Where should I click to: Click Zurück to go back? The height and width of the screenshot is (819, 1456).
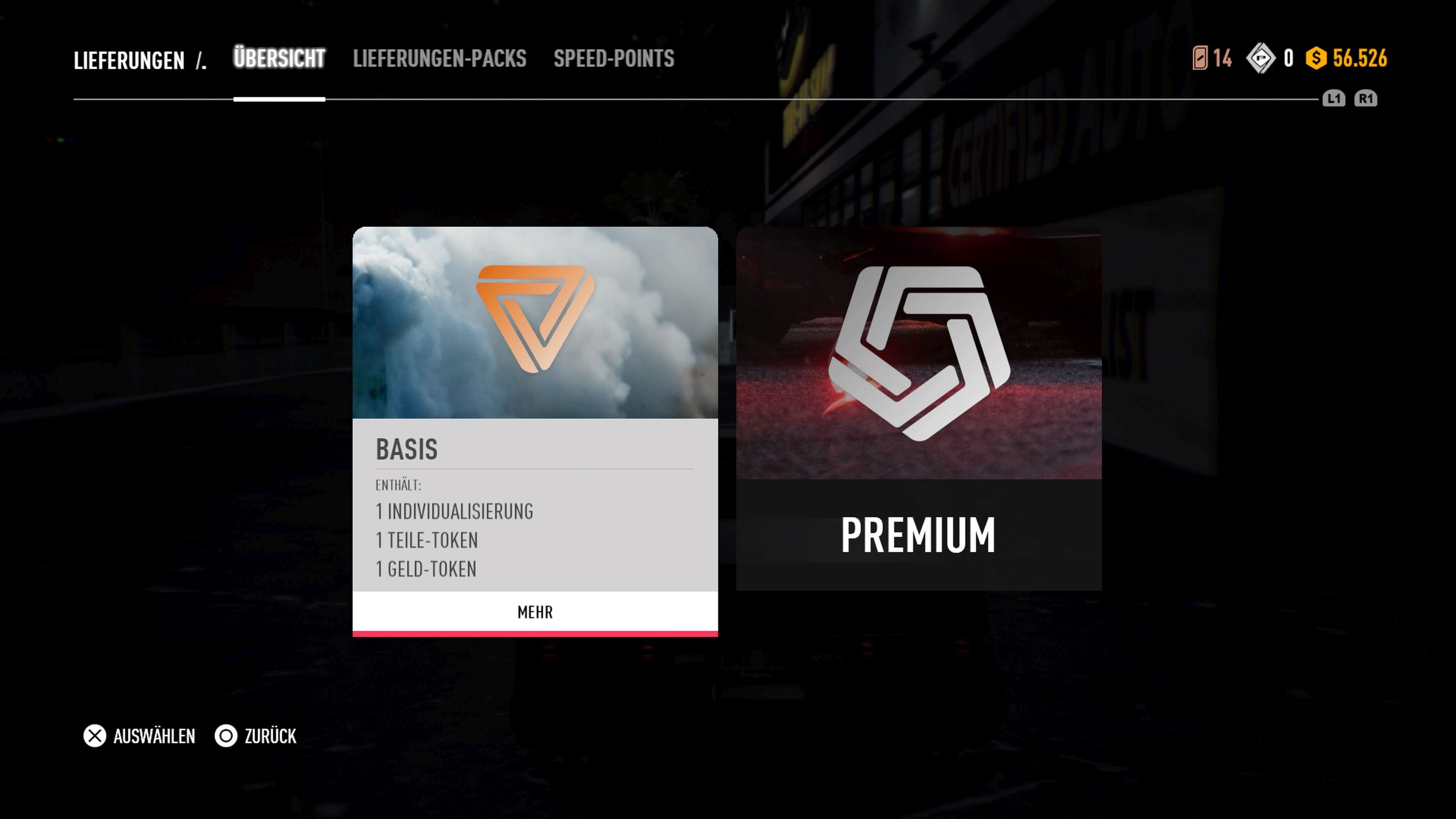[270, 736]
